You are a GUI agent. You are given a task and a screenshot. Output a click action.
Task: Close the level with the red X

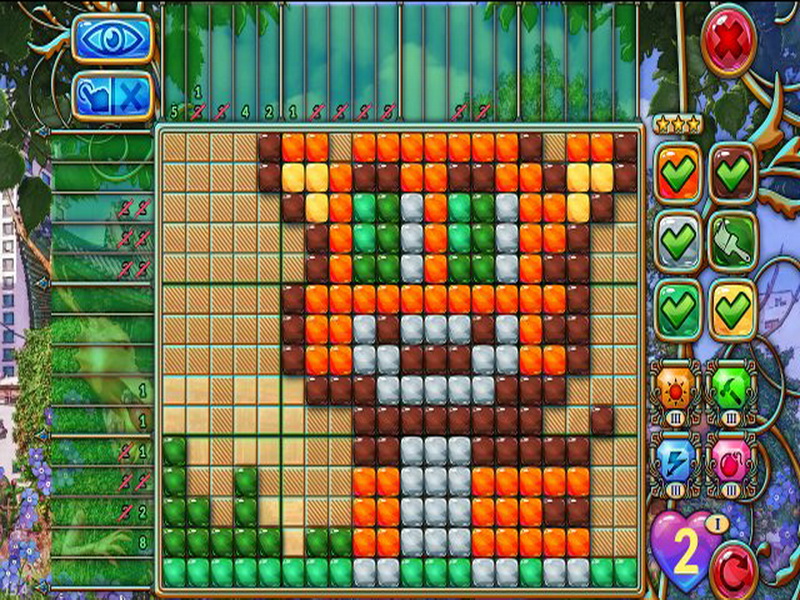(x=728, y=40)
